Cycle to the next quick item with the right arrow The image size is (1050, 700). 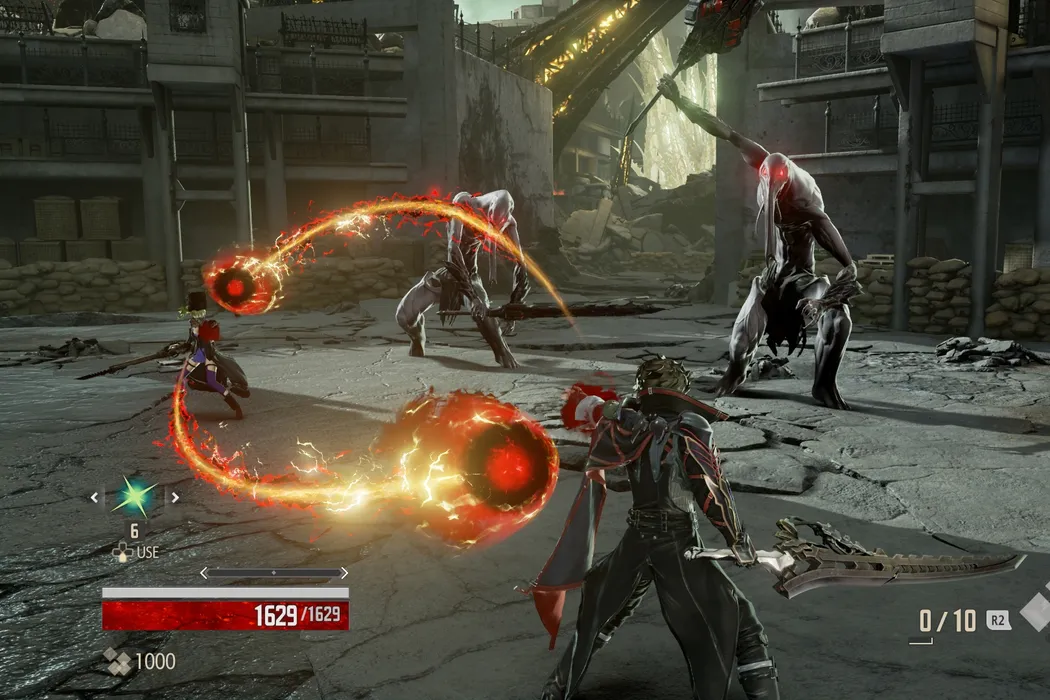(175, 496)
